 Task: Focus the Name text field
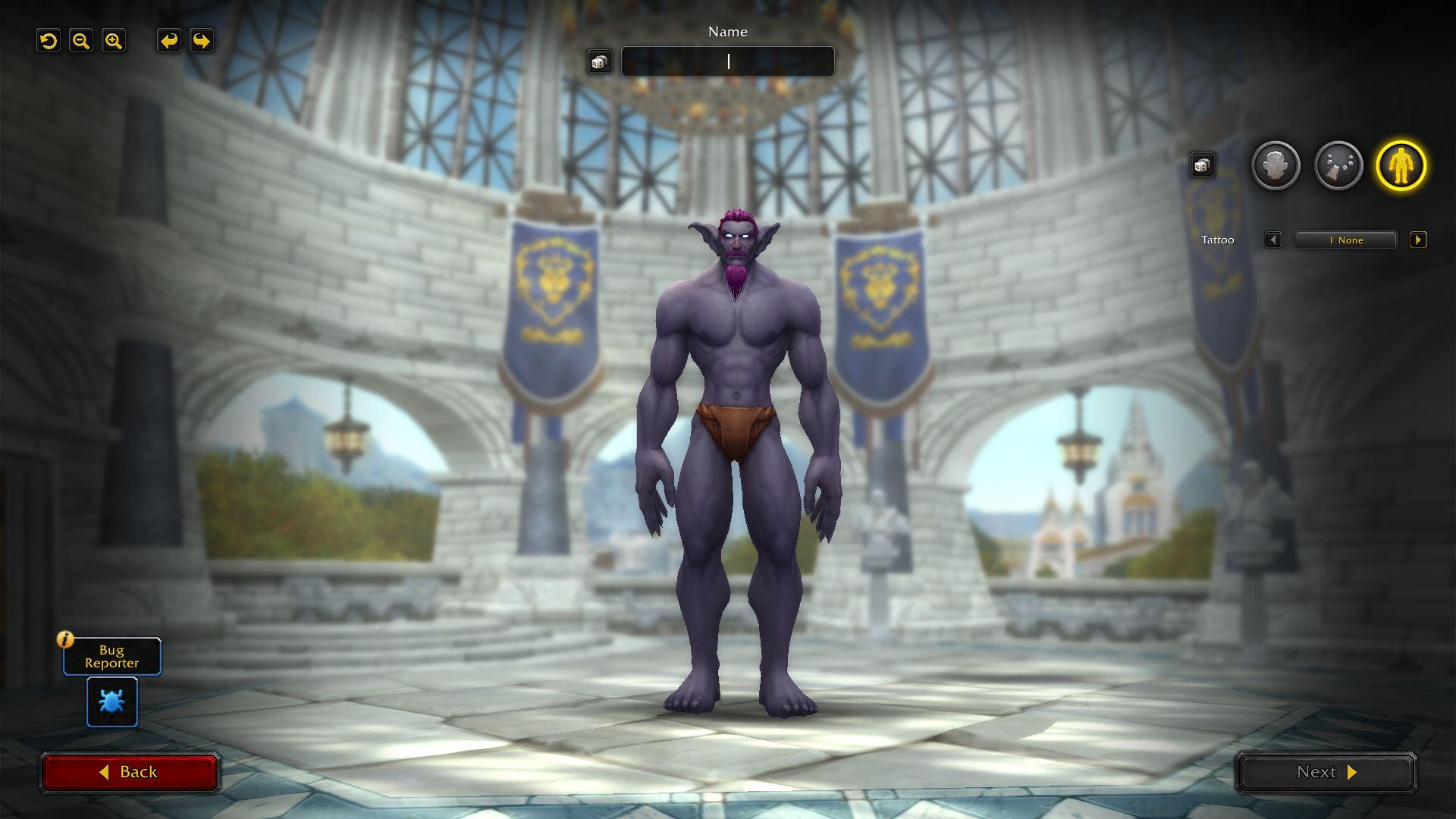[727, 61]
